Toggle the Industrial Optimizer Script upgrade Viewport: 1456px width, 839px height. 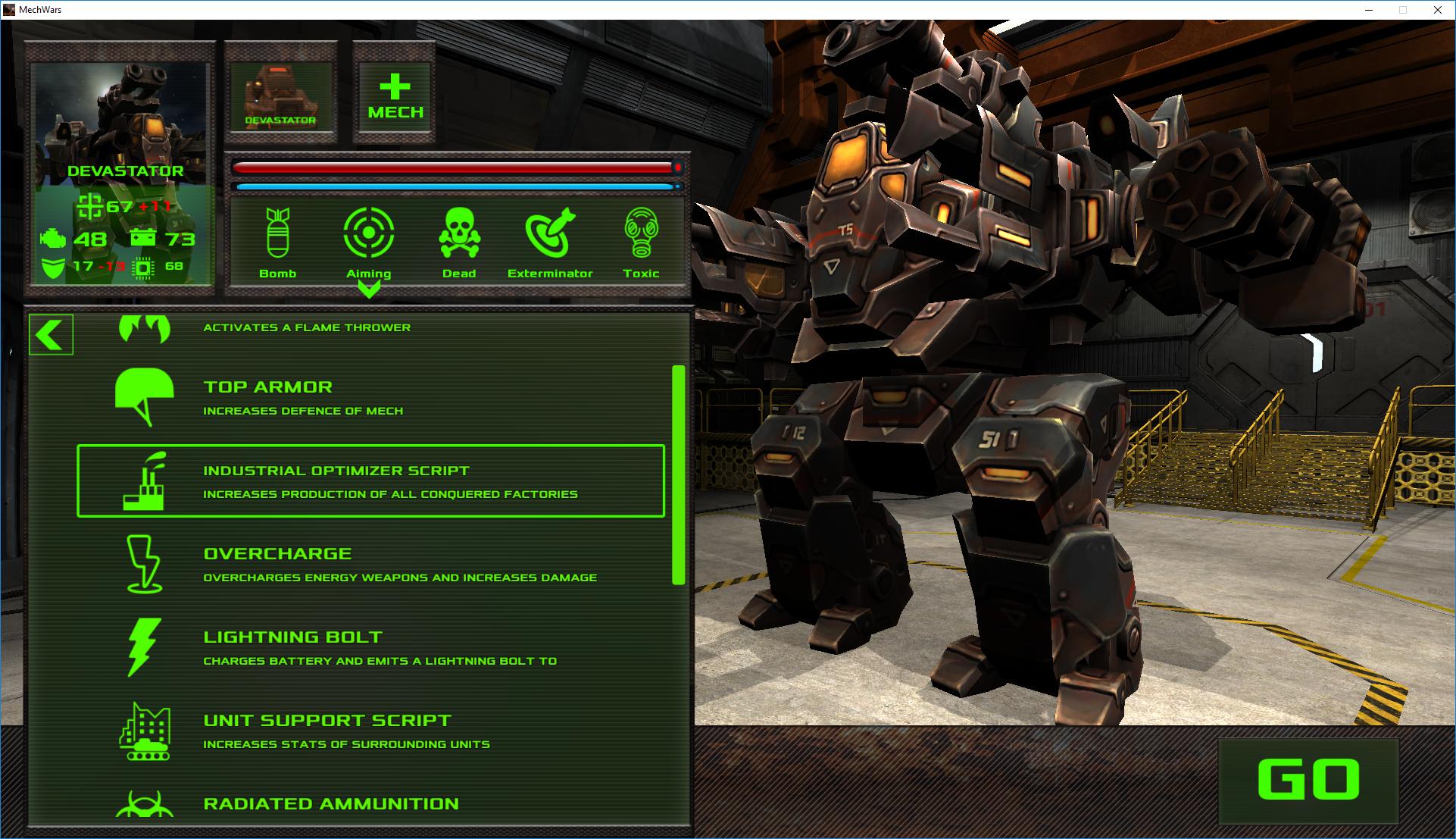(370, 481)
